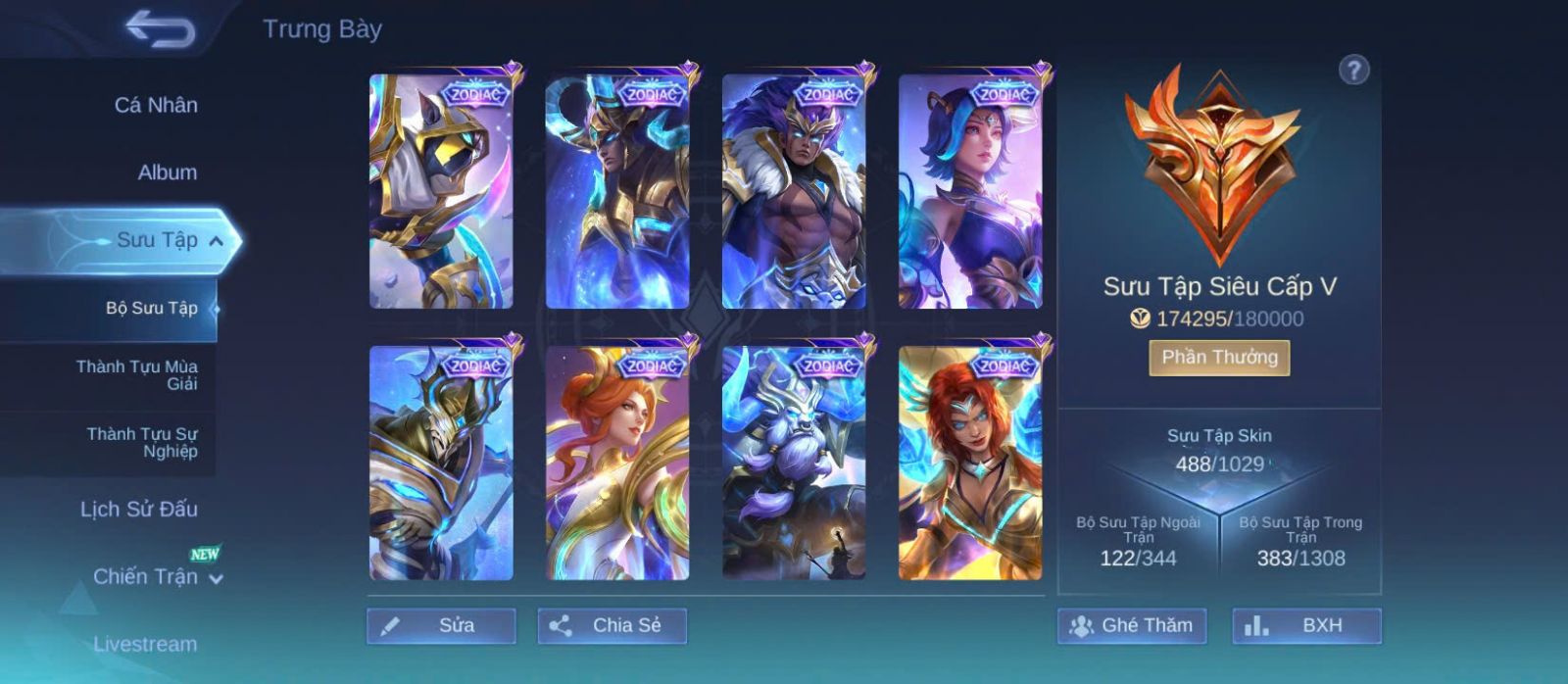Show the Lịch Sử Đấu tab
Screen dimensions: 1568x684
(x=138, y=510)
